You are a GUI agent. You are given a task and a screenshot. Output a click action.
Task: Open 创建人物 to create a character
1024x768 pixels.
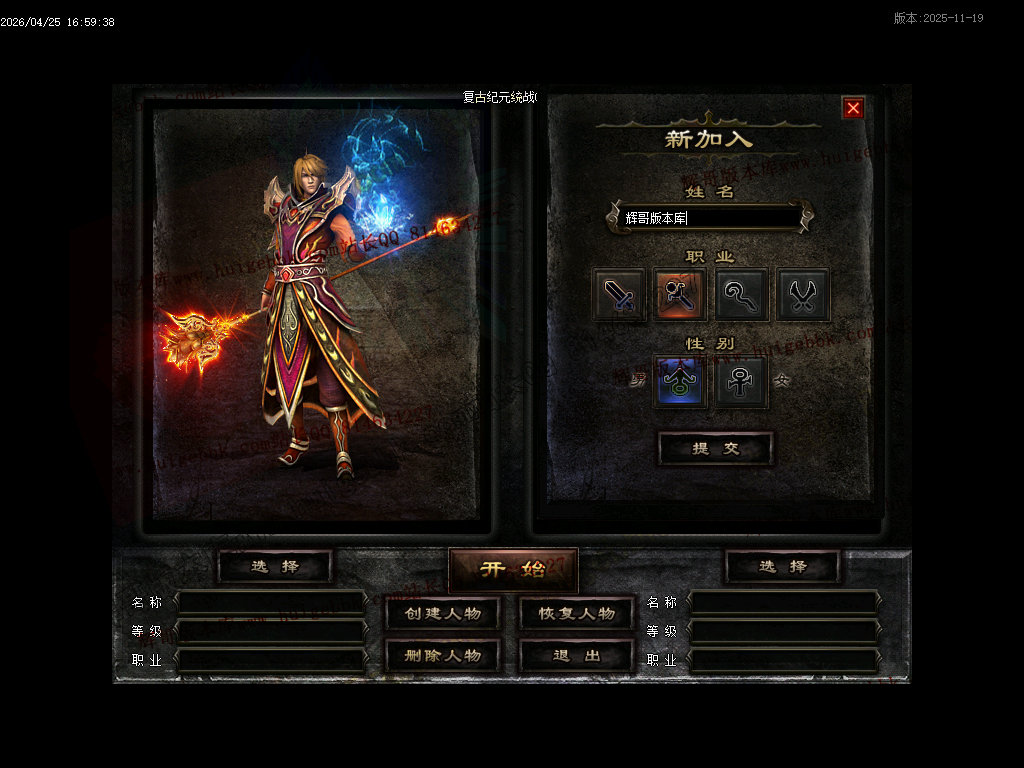coord(443,613)
